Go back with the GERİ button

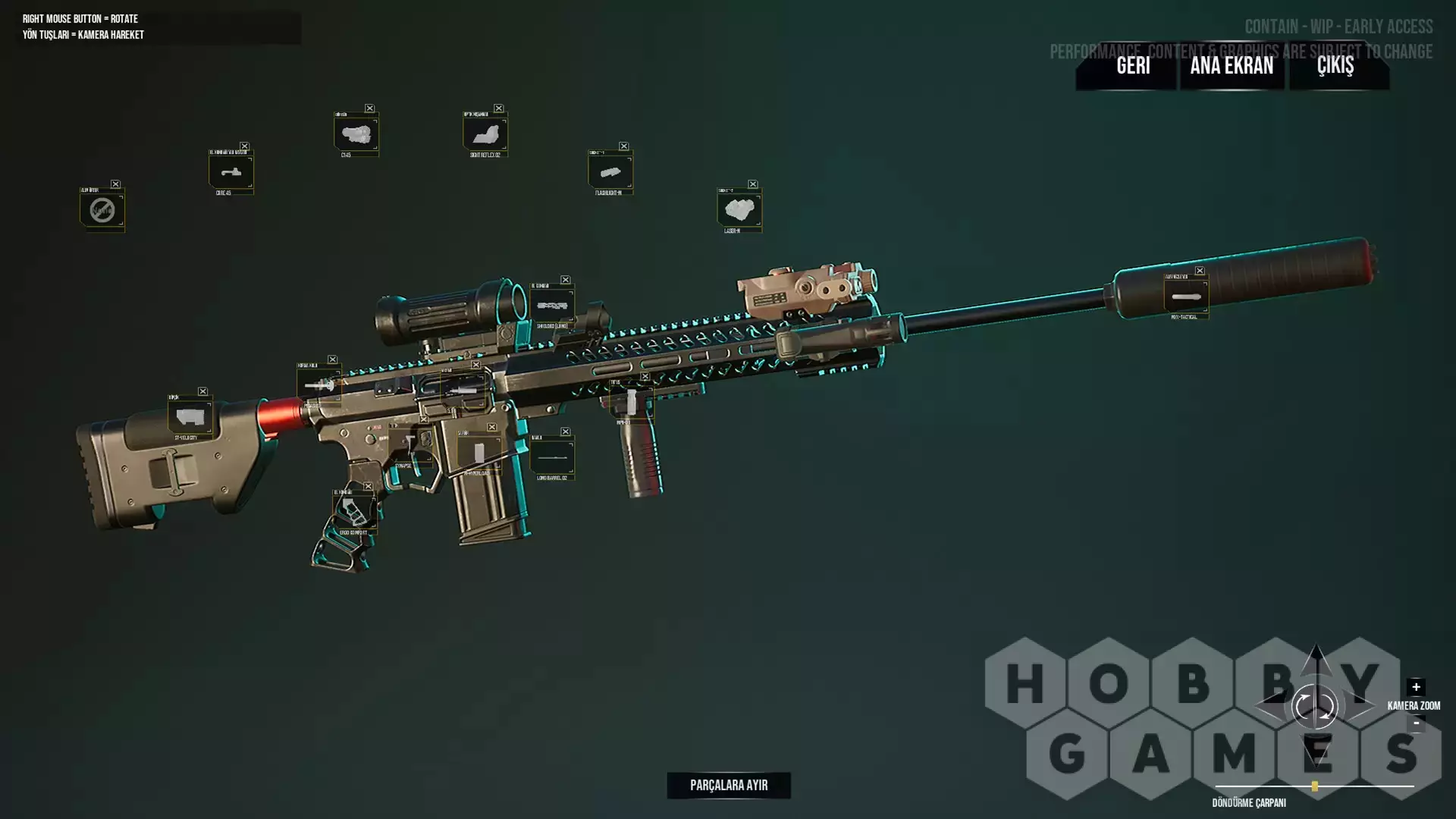coord(1133,66)
